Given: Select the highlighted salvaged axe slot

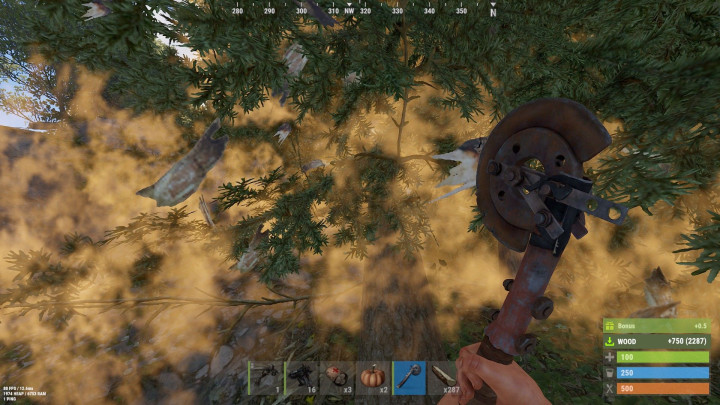Looking at the screenshot, I should [x=410, y=377].
